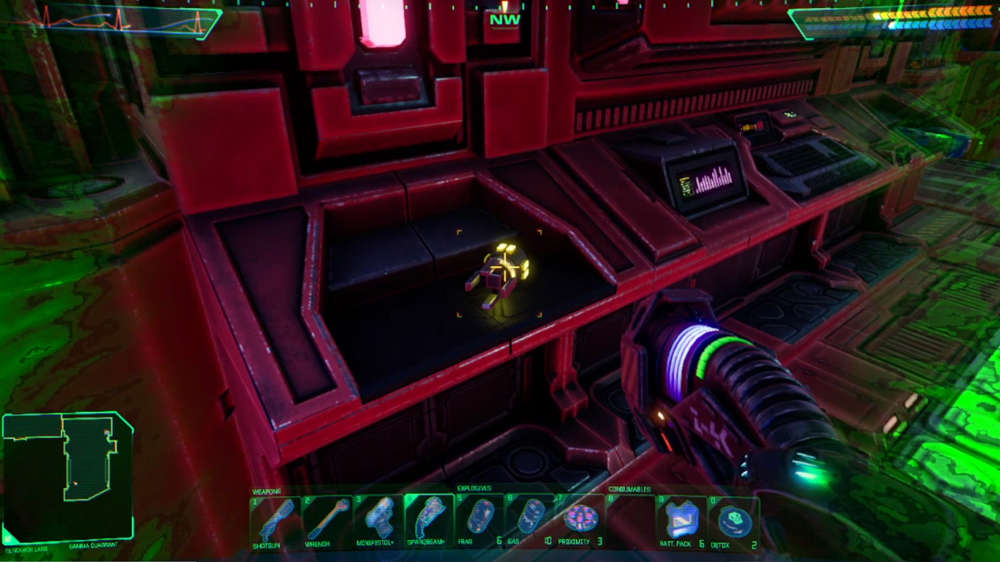Pick the Frag grenade slot
Screen dimensions: 1000x562
[x=480, y=520]
